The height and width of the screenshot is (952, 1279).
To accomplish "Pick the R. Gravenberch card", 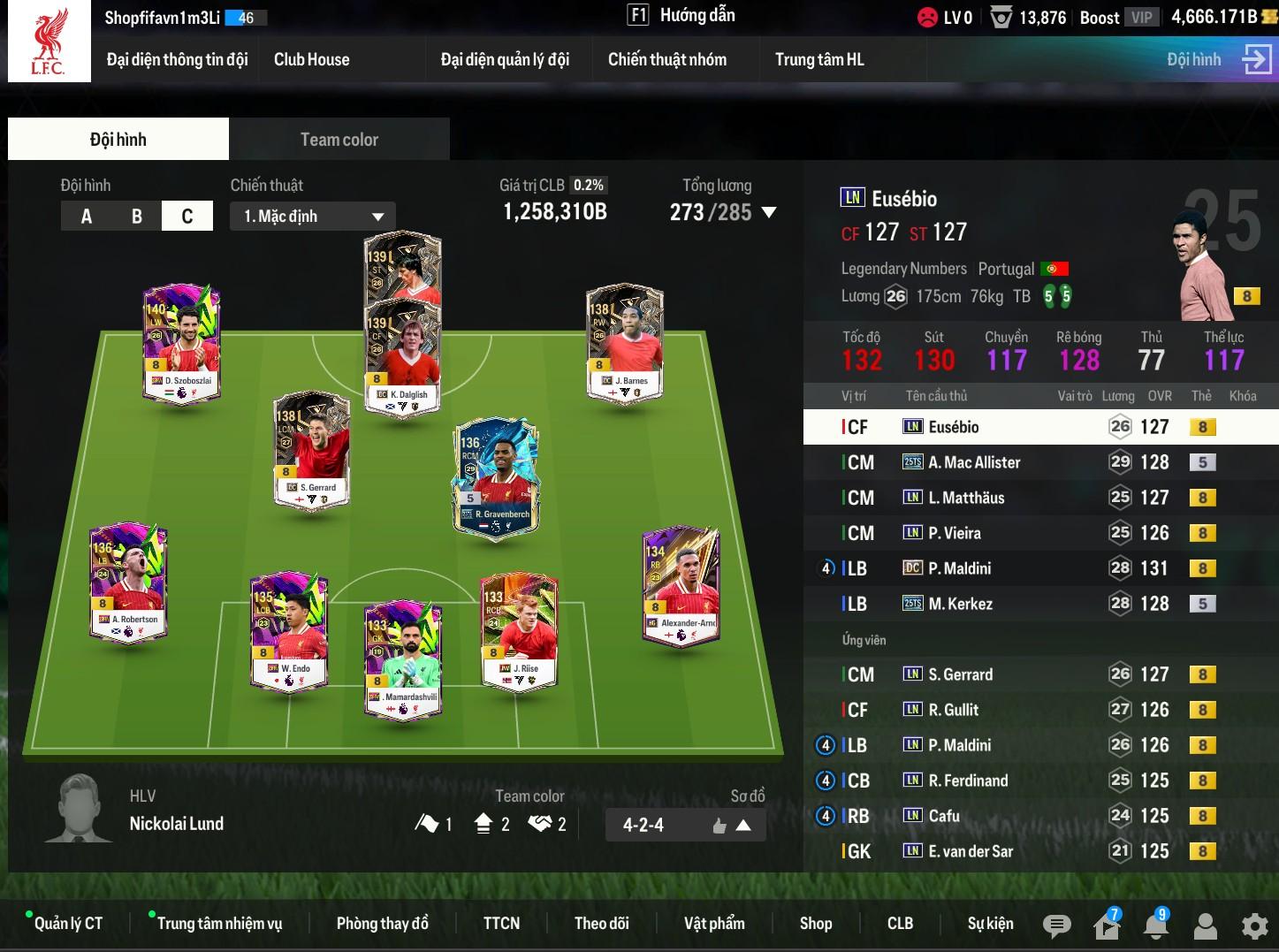I will pos(496,477).
